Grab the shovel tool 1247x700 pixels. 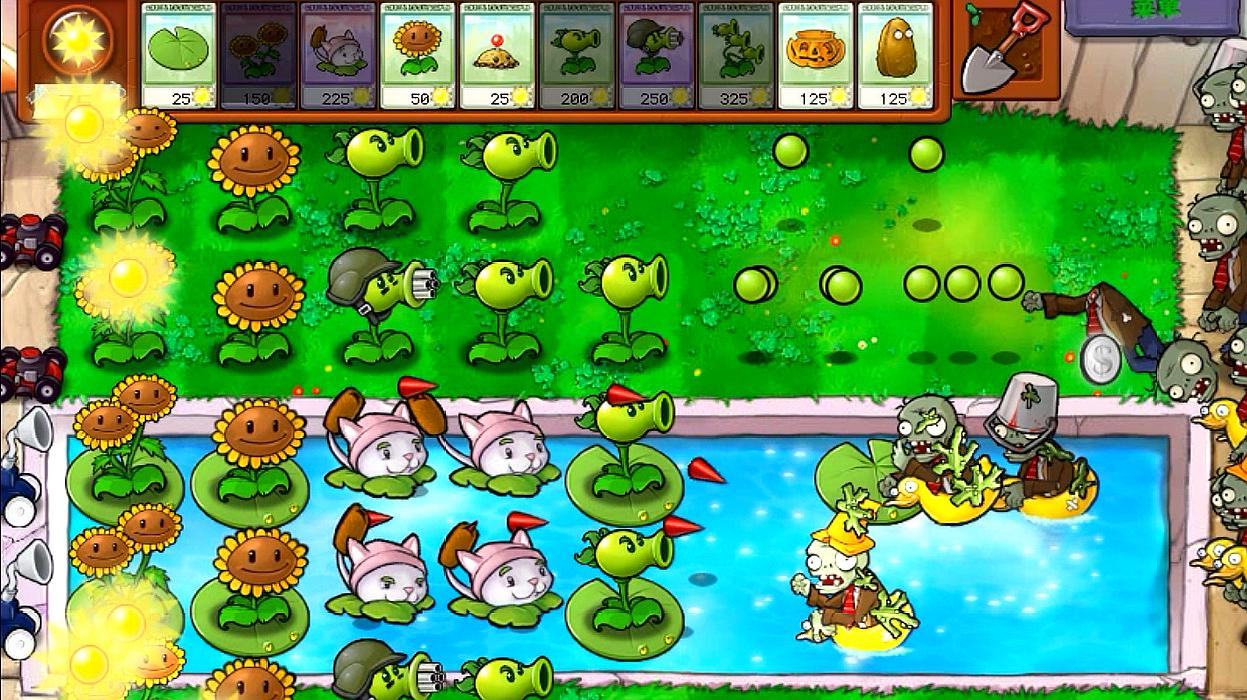click(1003, 48)
